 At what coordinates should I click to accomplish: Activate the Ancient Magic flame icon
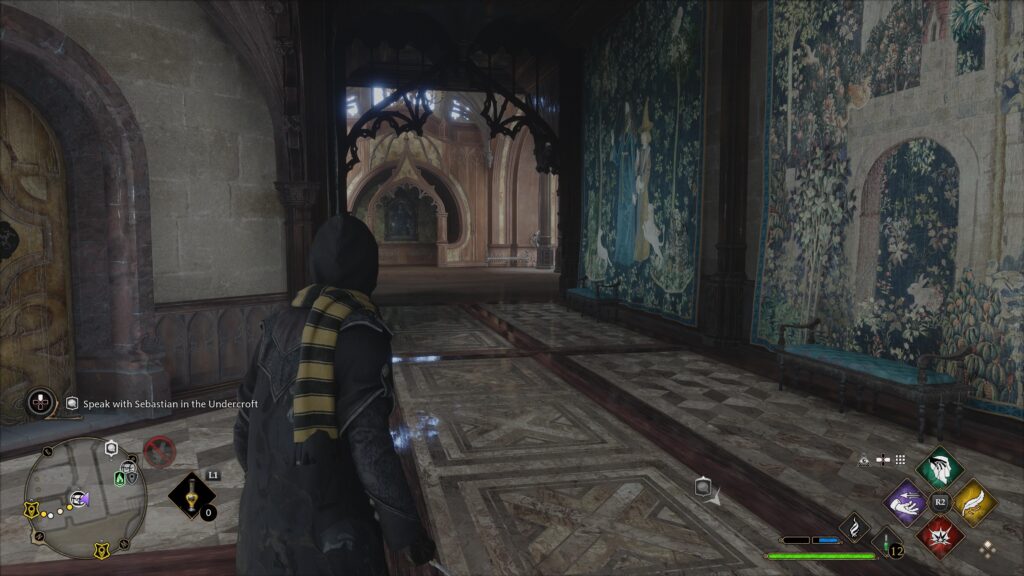853,526
